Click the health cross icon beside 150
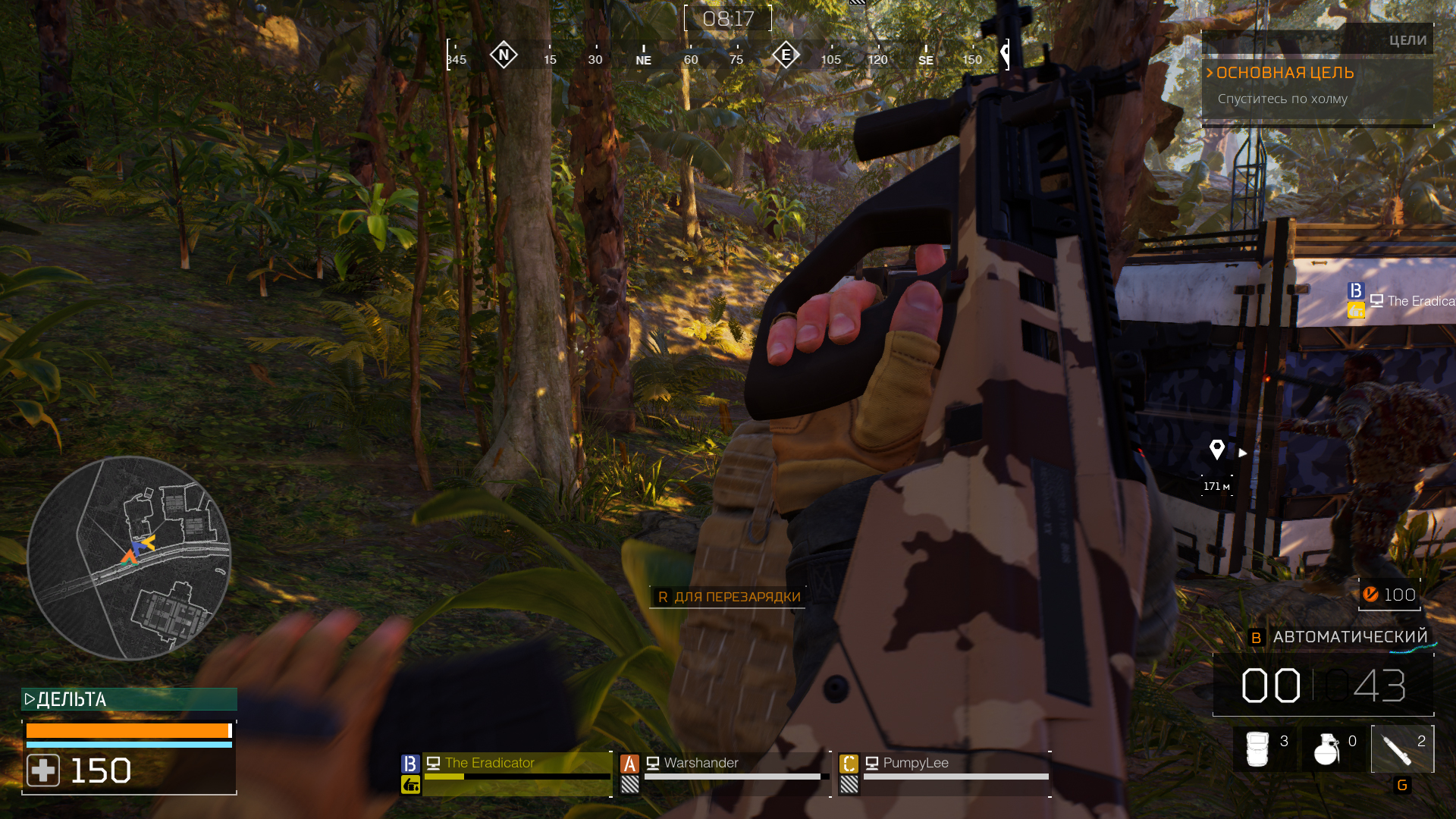Image resolution: width=1456 pixels, height=819 pixels. [44, 770]
